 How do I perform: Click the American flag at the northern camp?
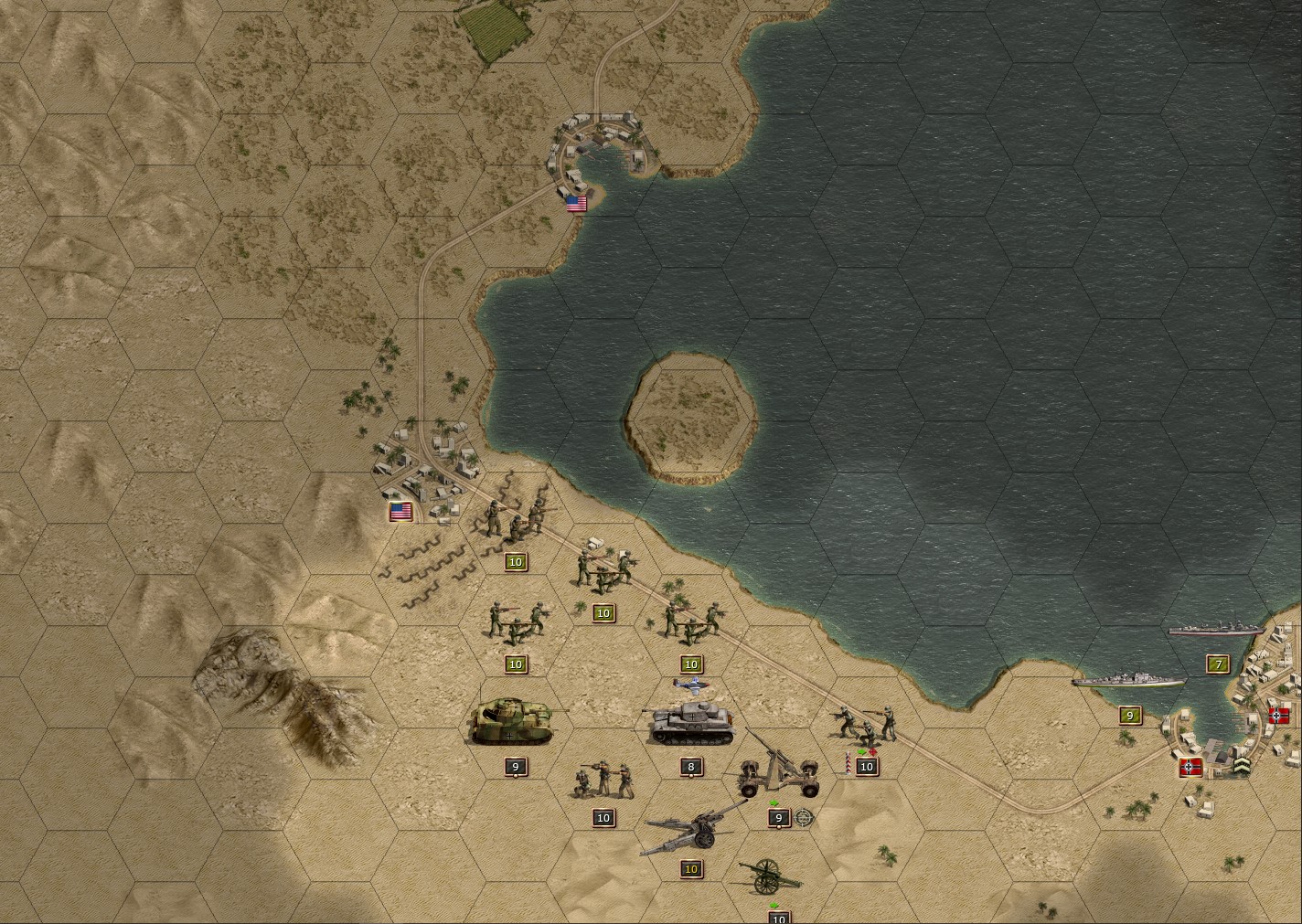click(x=575, y=204)
